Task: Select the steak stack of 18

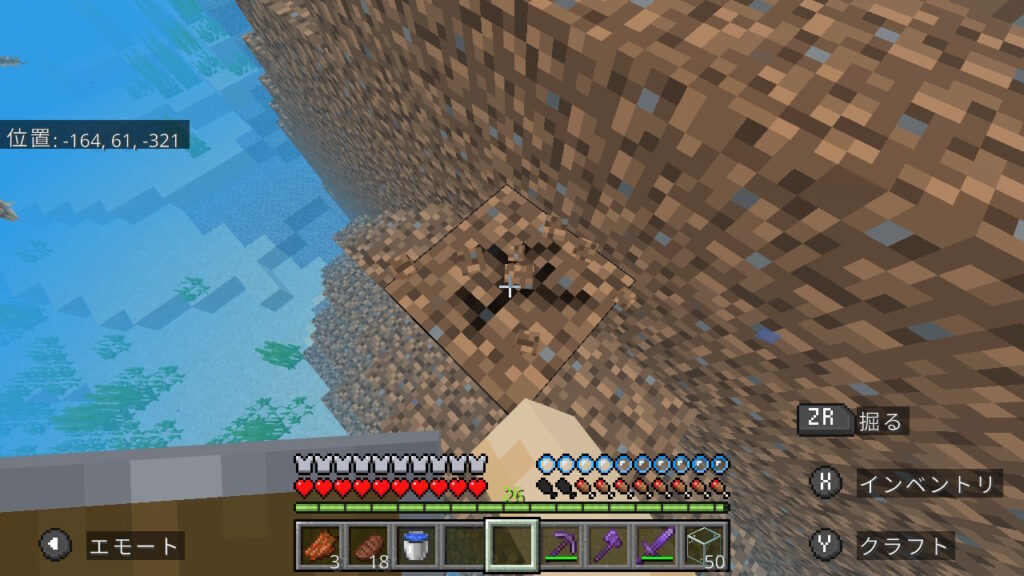Action: [x=367, y=546]
